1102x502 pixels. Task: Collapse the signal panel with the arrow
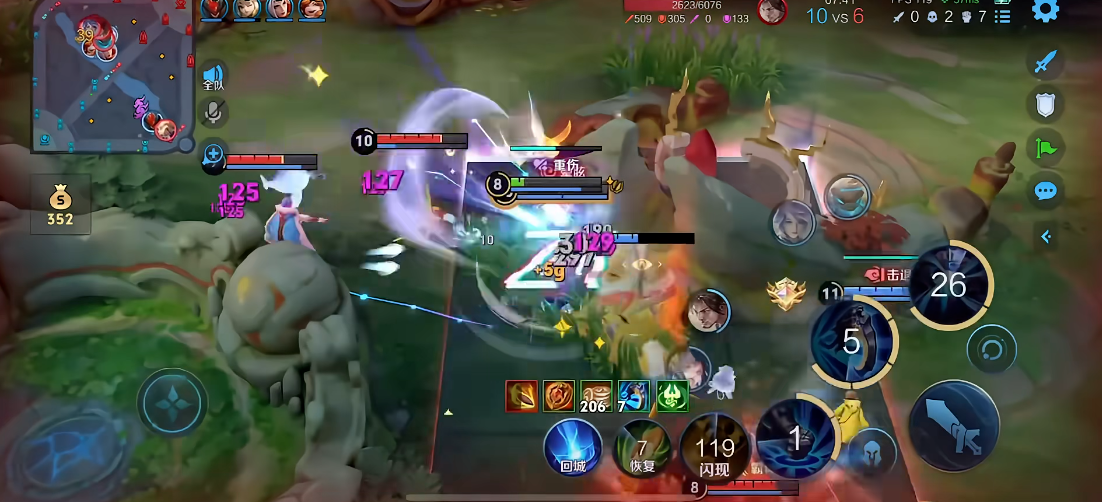click(1045, 237)
